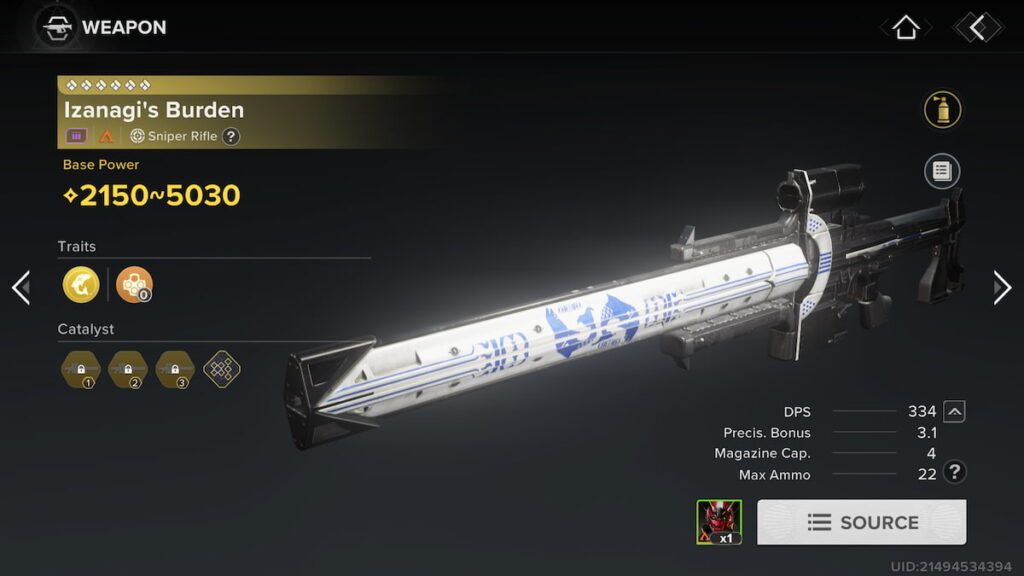The height and width of the screenshot is (576, 1024).
Task: Show the previous weapon
Action: pyautogui.click(x=20, y=287)
